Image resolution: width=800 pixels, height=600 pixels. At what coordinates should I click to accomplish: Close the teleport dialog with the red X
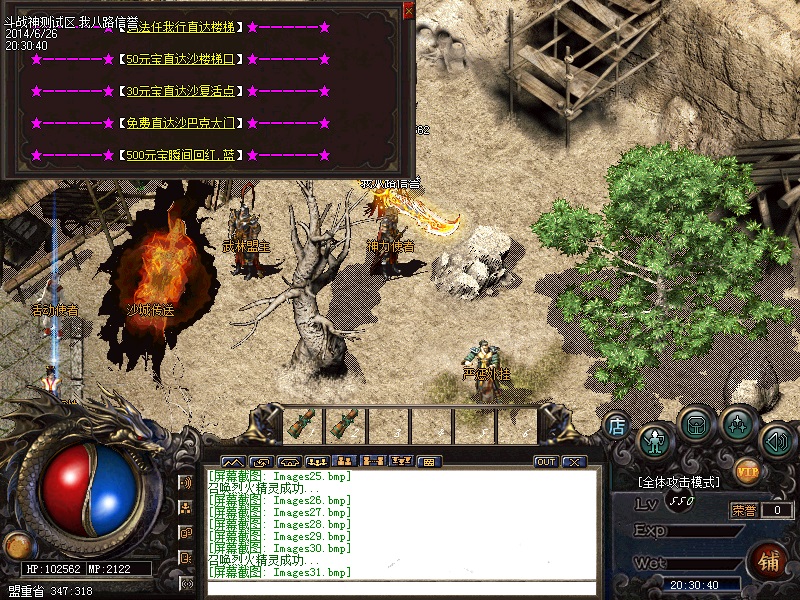408,11
